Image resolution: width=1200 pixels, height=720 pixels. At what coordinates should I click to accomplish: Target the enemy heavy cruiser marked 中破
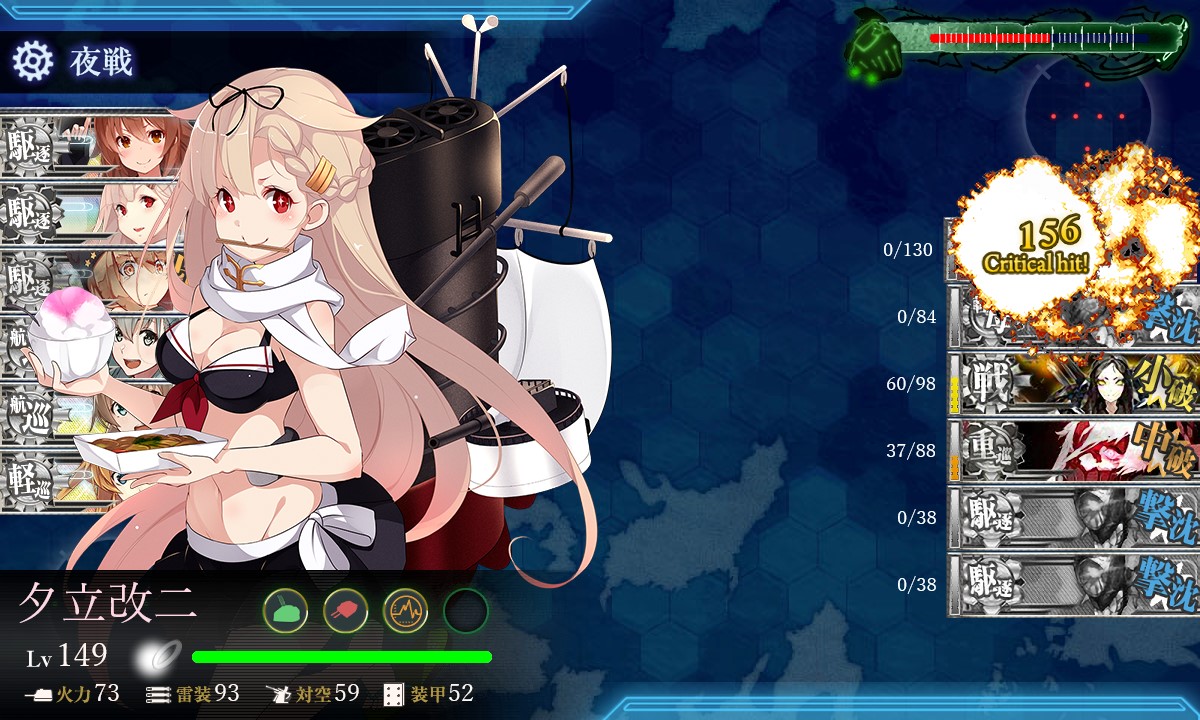[x=1072, y=451]
